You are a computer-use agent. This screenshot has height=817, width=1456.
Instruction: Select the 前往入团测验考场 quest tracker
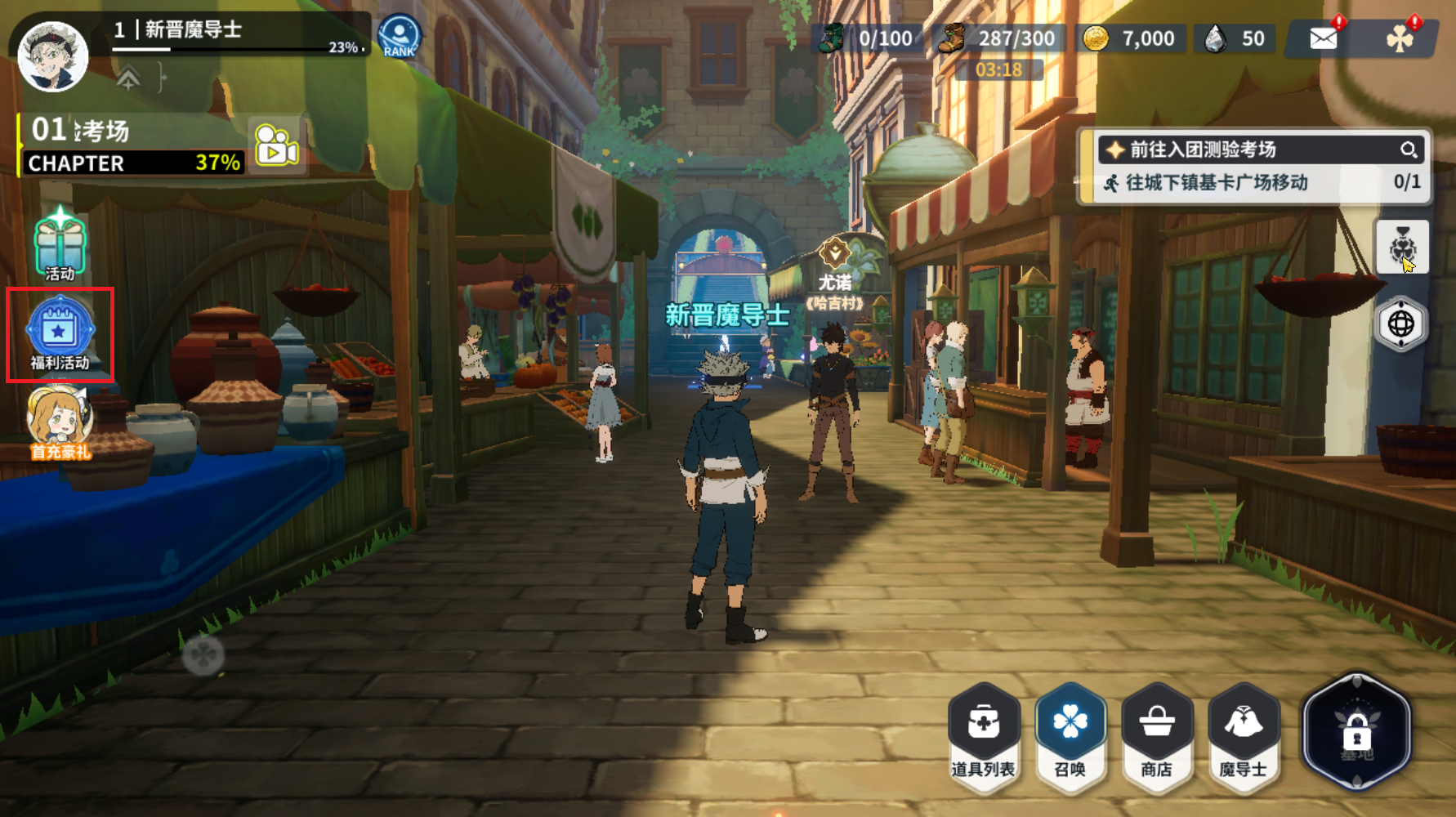pos(1242,150)
